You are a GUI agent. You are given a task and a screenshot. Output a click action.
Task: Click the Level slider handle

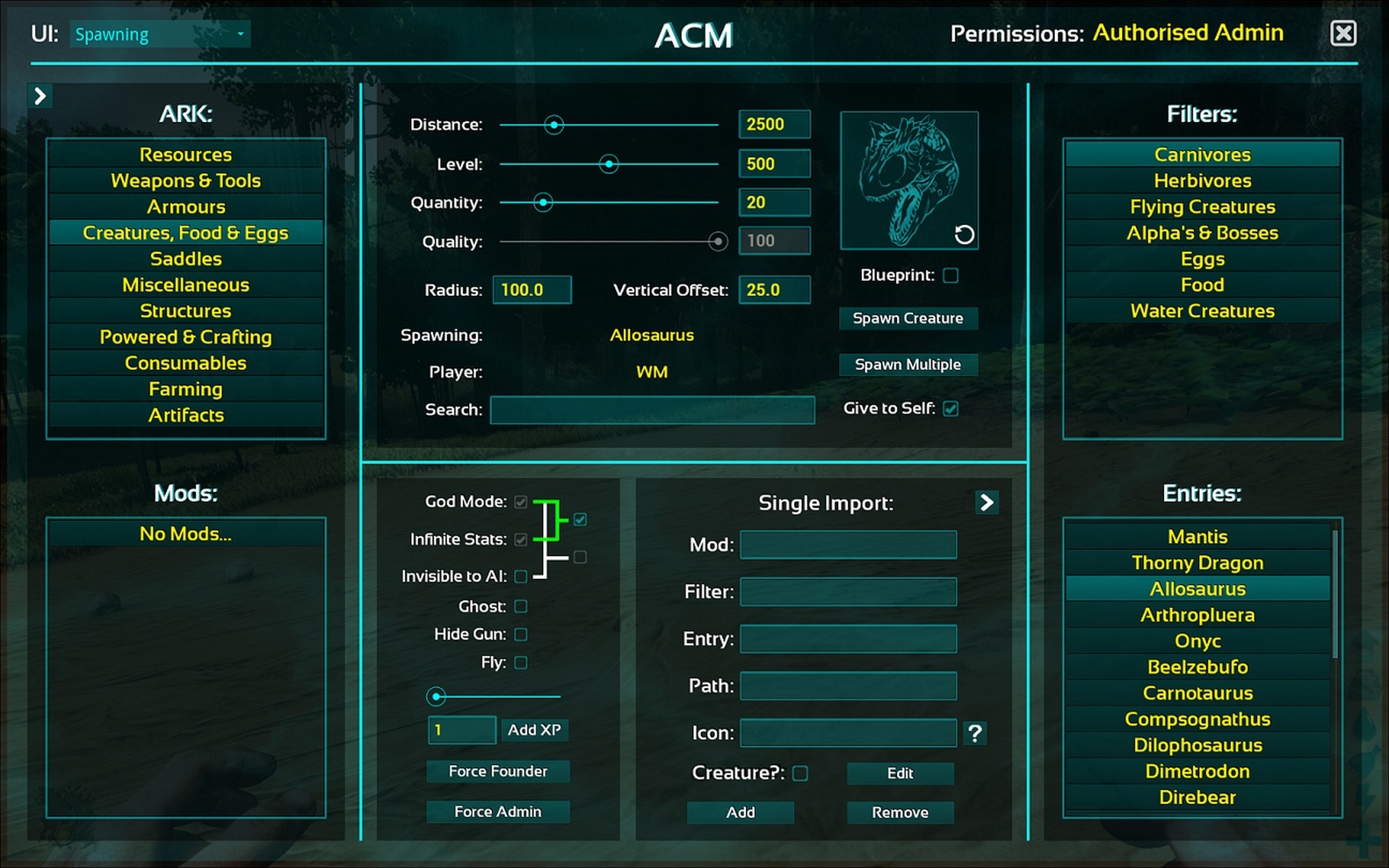pyautogui.click(x=609, y=164)
